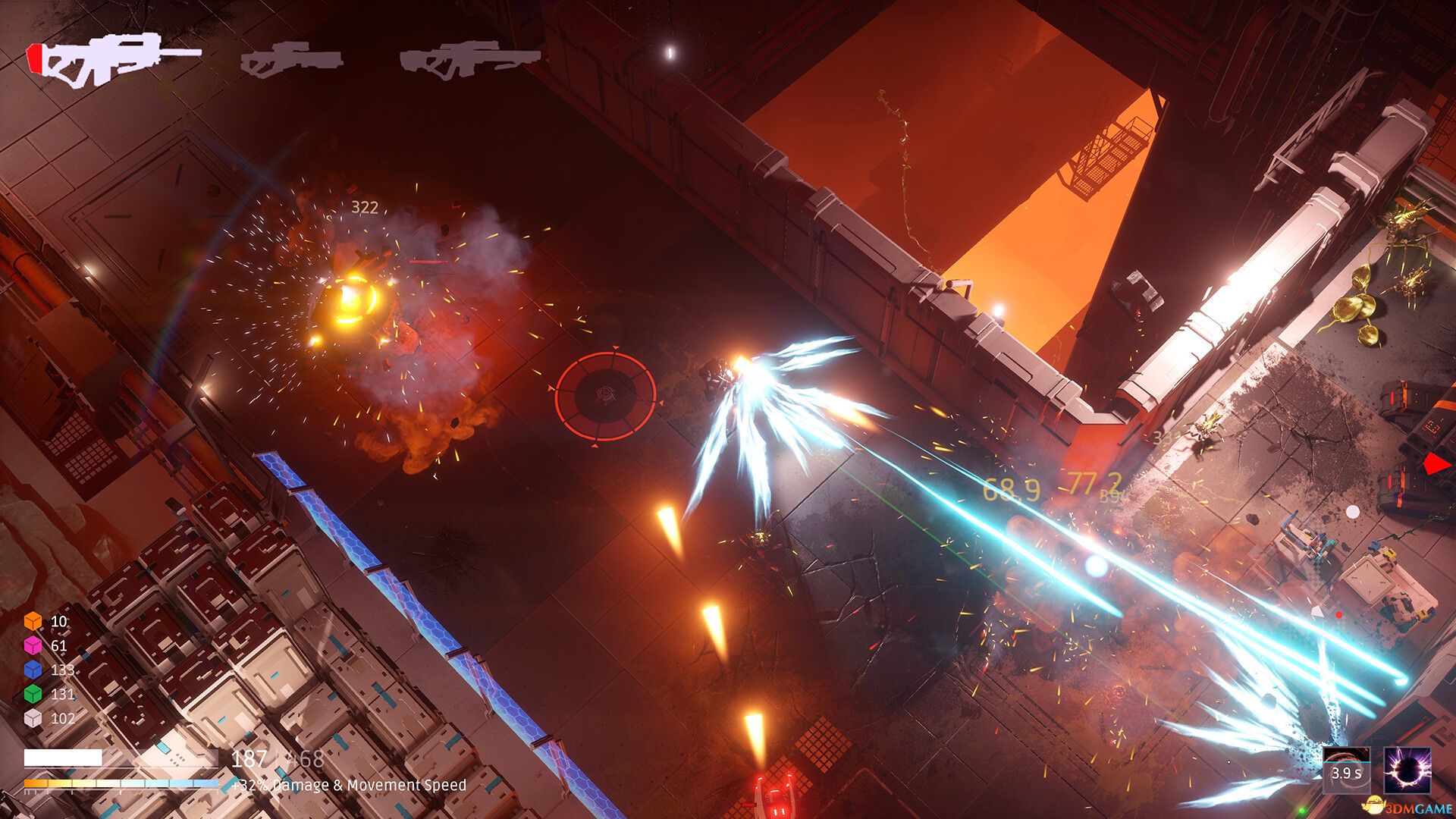Click the green dot indicator near bottom right

coord(1302,811)
